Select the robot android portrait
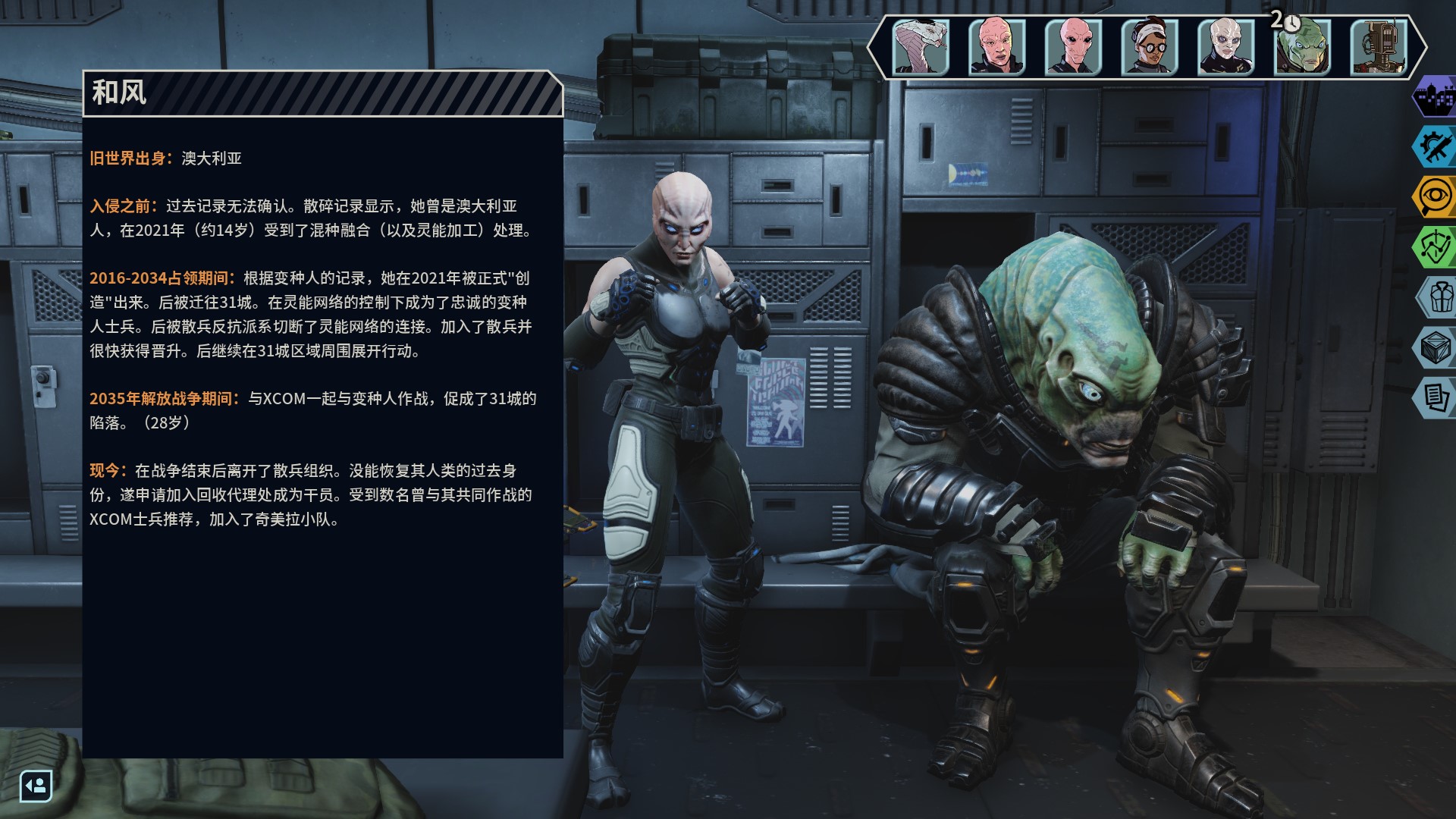This screenshot has height=819, width=1456. pos(1379,47)
